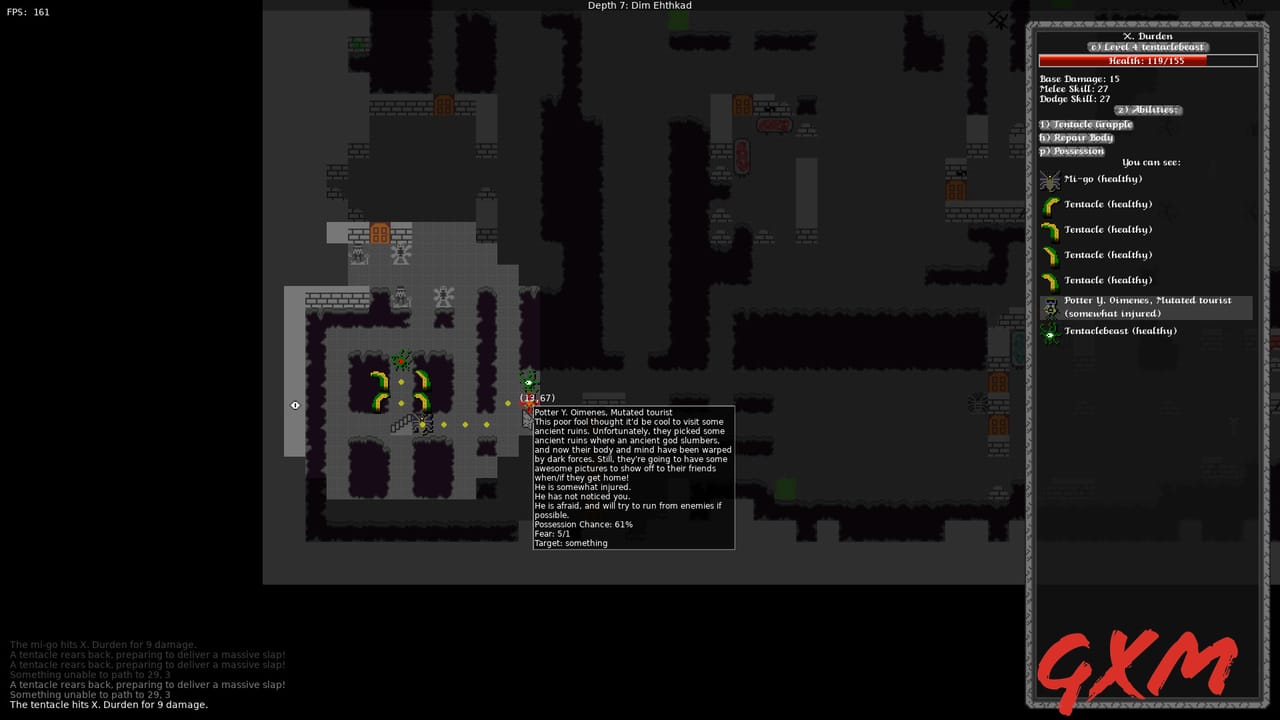
Task: Open the orange door tile on the map
Action: point(381,232)
